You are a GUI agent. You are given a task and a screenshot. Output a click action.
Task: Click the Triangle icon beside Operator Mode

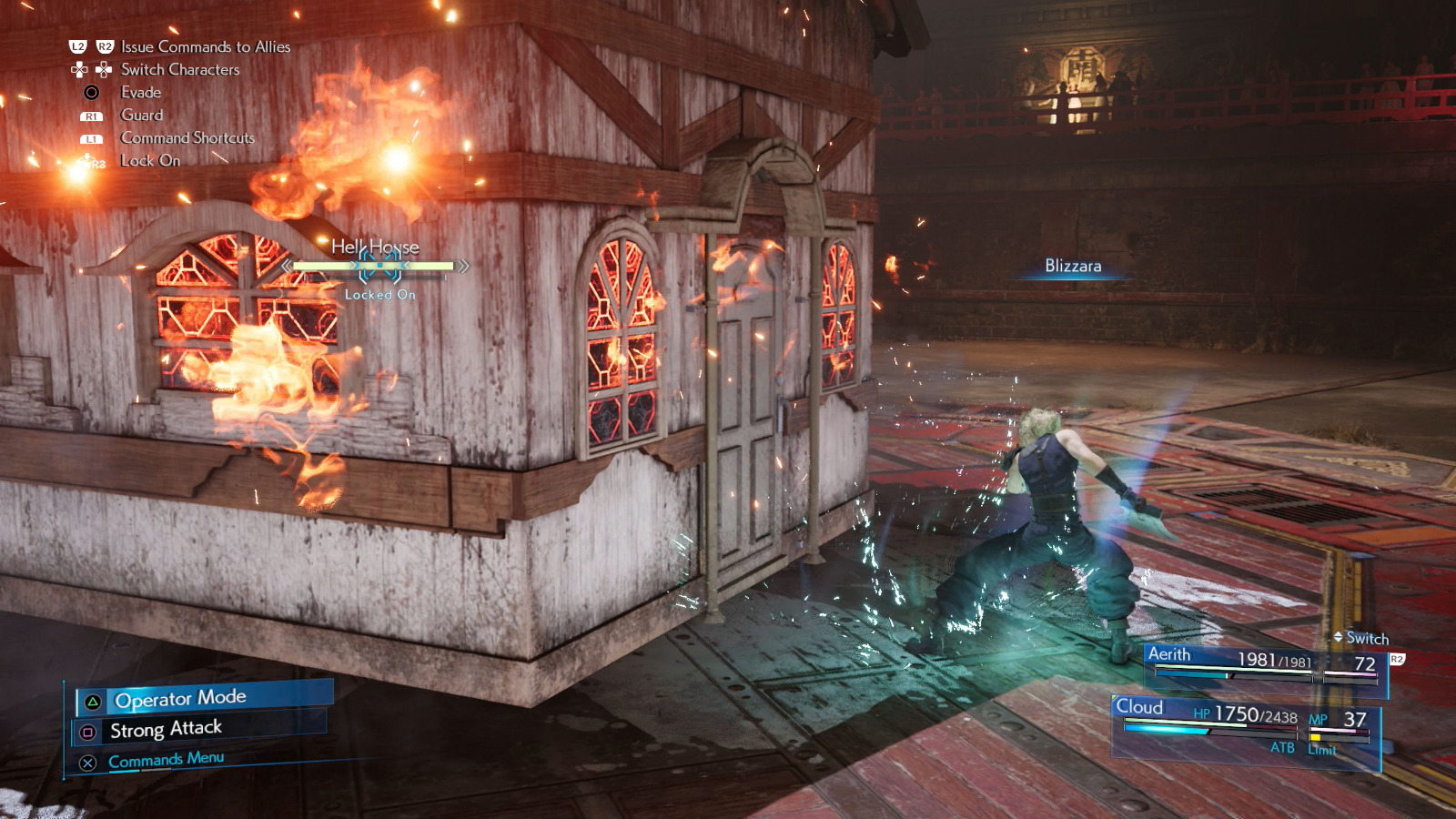tap(91, 702)
